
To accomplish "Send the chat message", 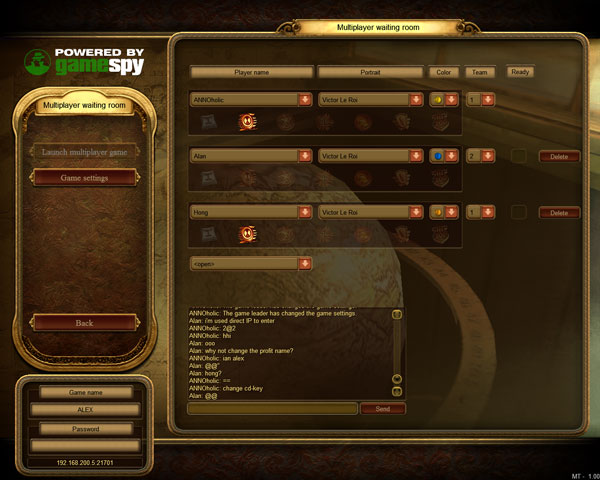I will (382, 409).
